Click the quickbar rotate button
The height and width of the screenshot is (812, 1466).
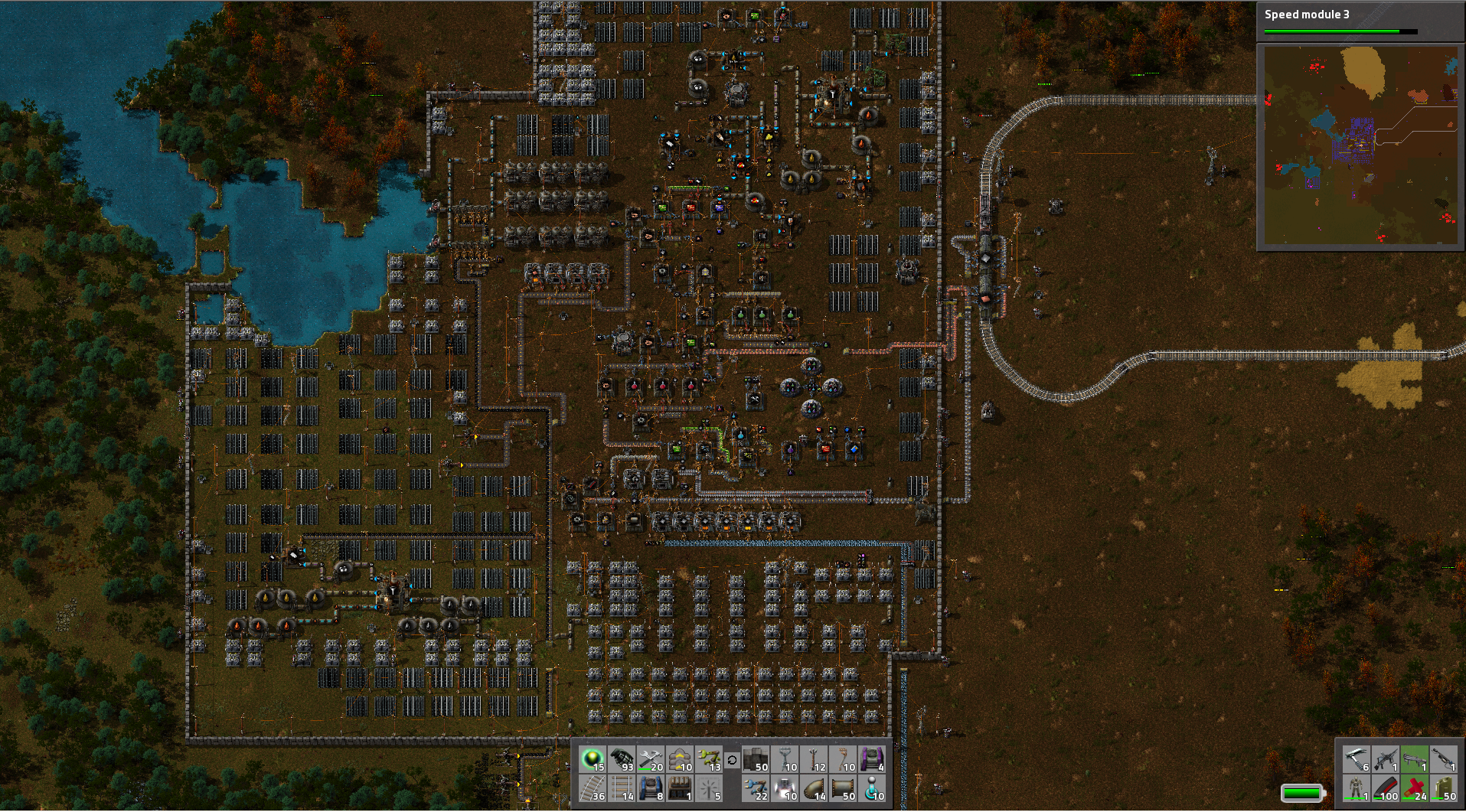tap(732, 760)
